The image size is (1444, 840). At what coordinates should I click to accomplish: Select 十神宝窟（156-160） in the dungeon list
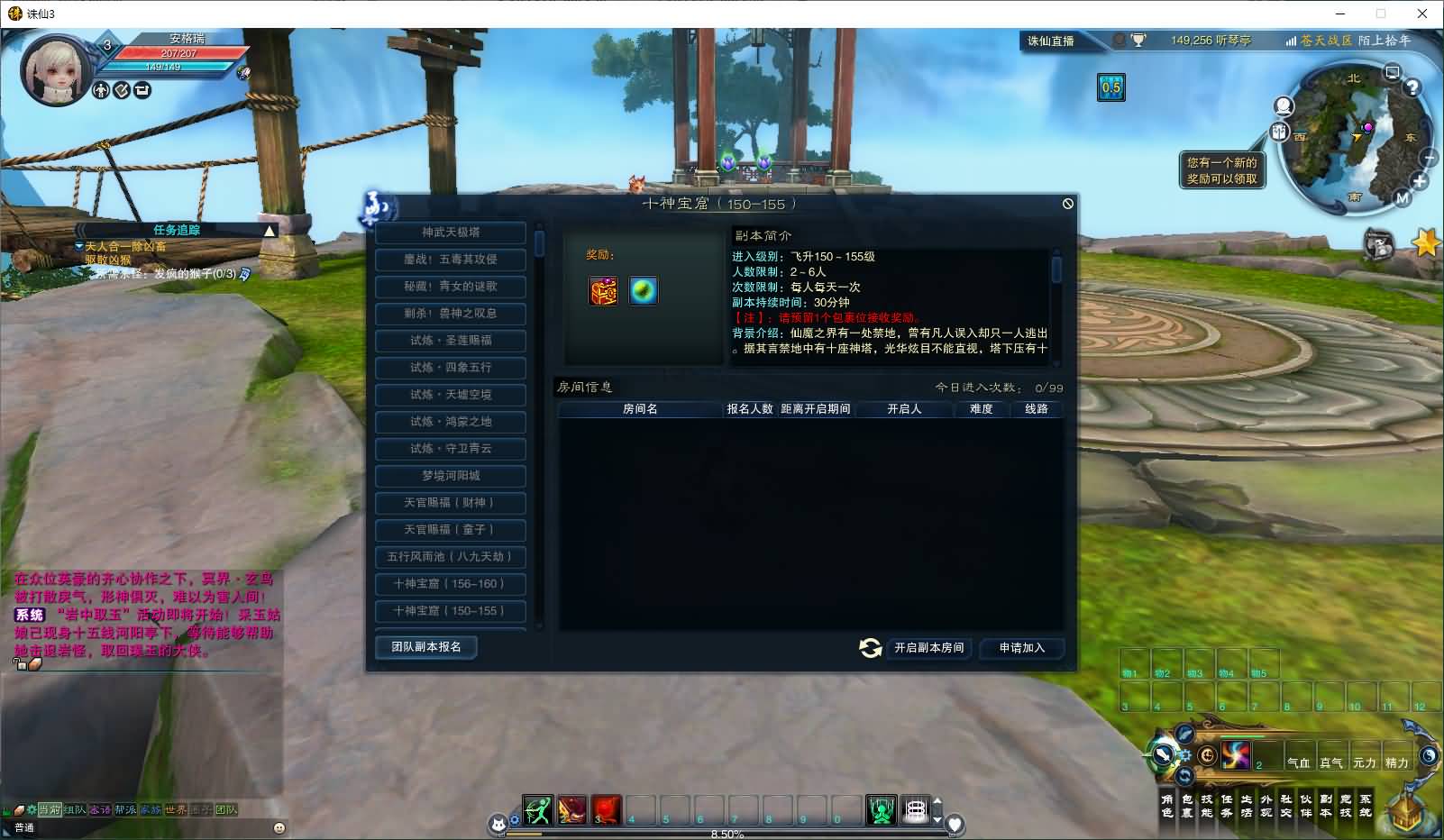tap(450, 584)
